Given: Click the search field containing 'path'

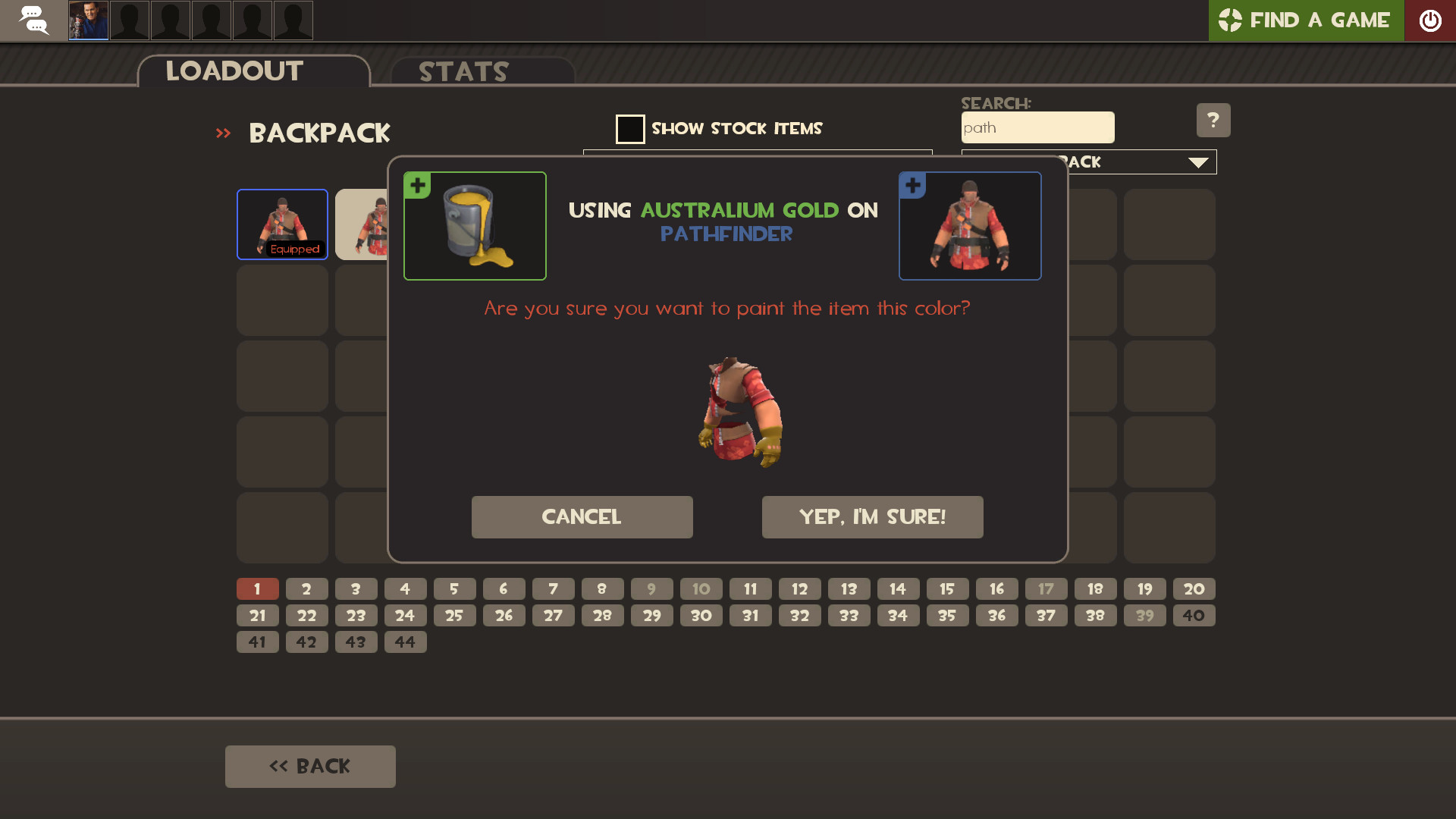Looking at the screenshot, I should [x=1037, y=127].
